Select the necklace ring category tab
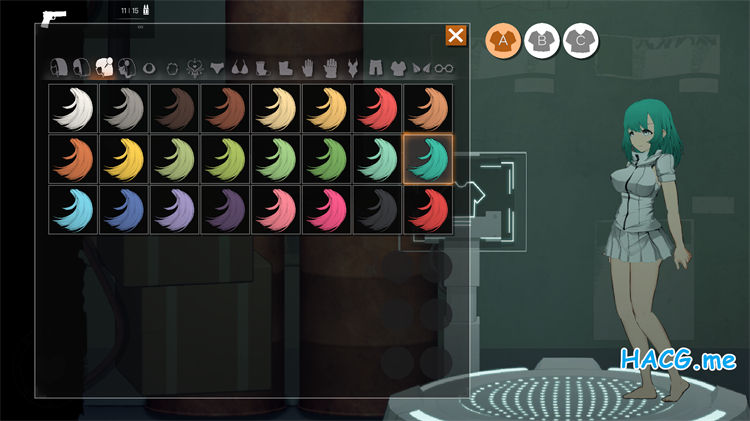This screenshot has height=421, width=750. click(171, 68)
